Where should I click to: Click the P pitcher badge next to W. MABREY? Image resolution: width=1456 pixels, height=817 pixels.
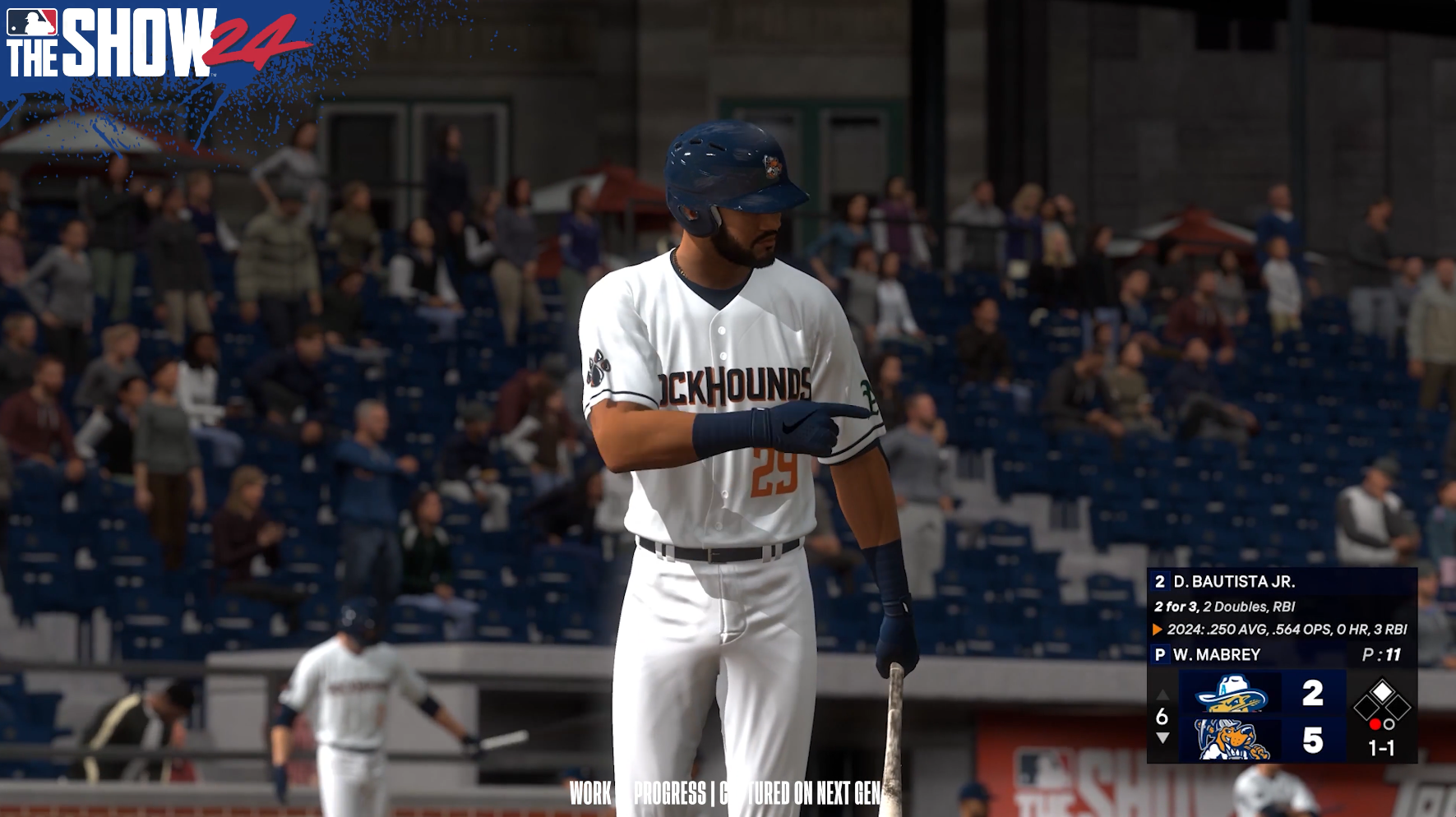[x=1161, y=653]
